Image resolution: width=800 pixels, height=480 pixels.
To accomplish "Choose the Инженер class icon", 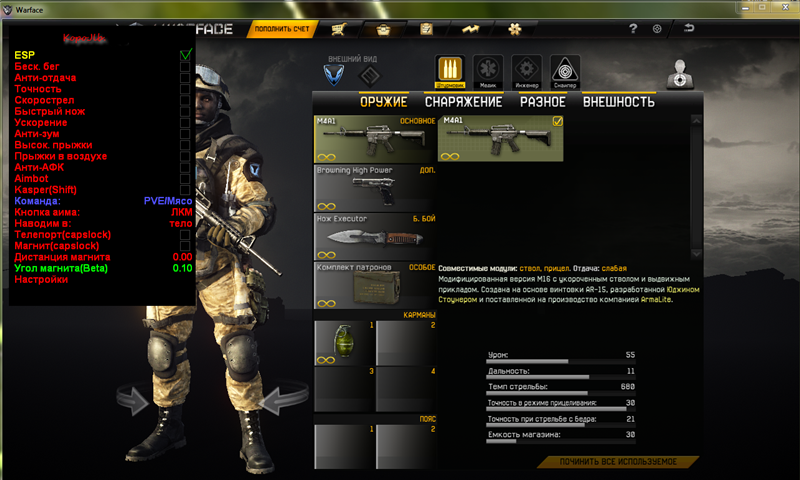I will (x=526, y=71).
